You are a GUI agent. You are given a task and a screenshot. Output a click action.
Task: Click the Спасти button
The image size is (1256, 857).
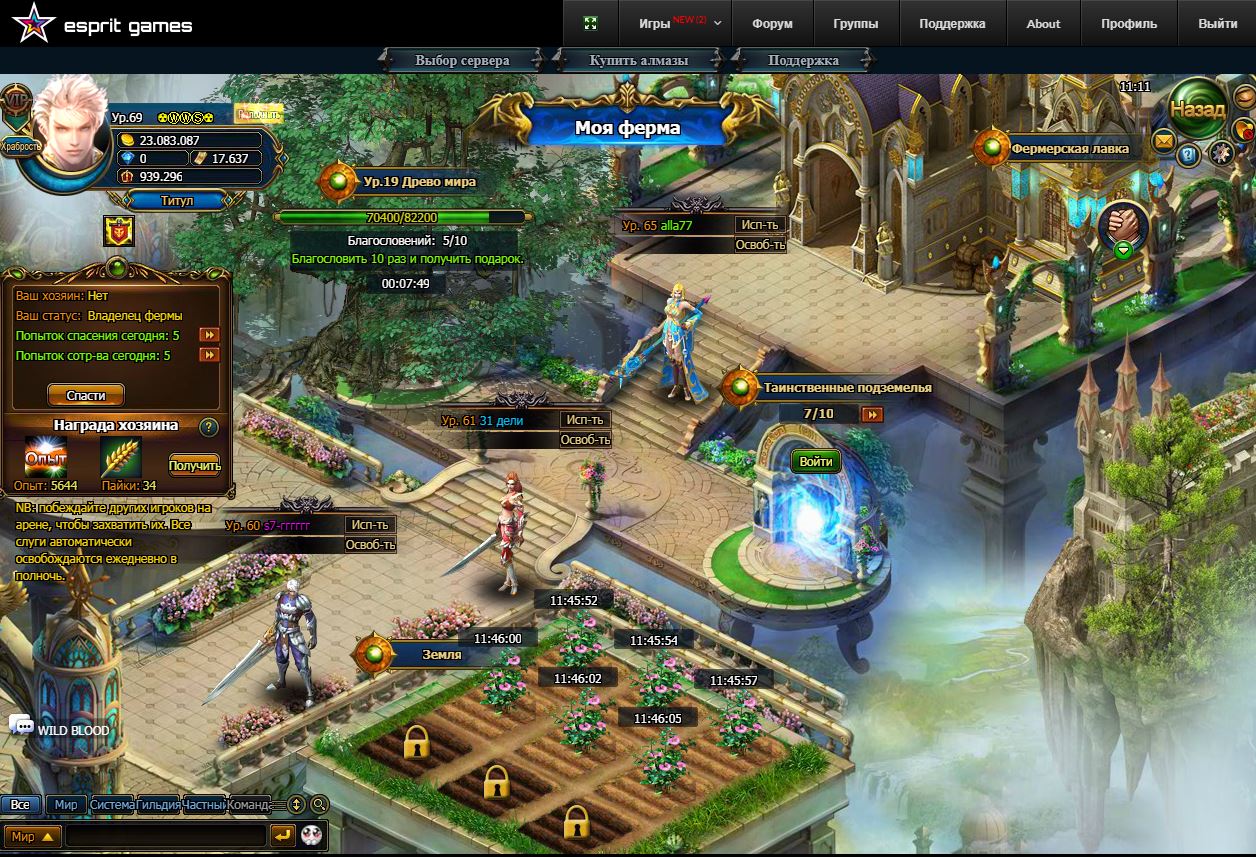point(86,395)
